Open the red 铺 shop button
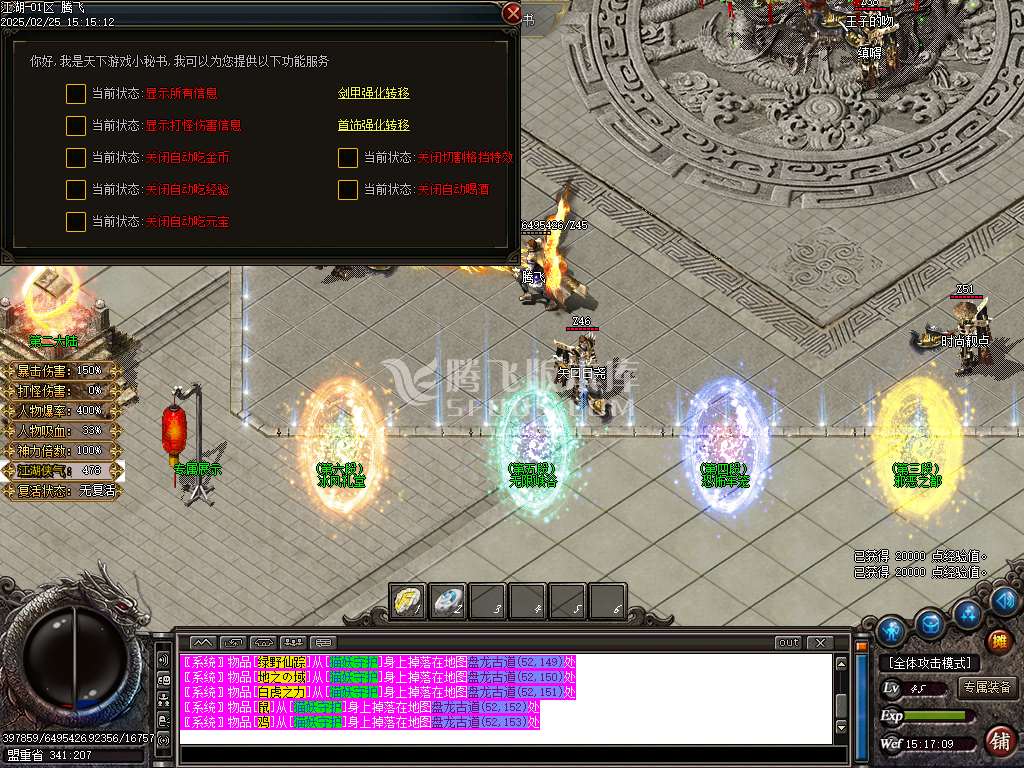 [998, 740]
